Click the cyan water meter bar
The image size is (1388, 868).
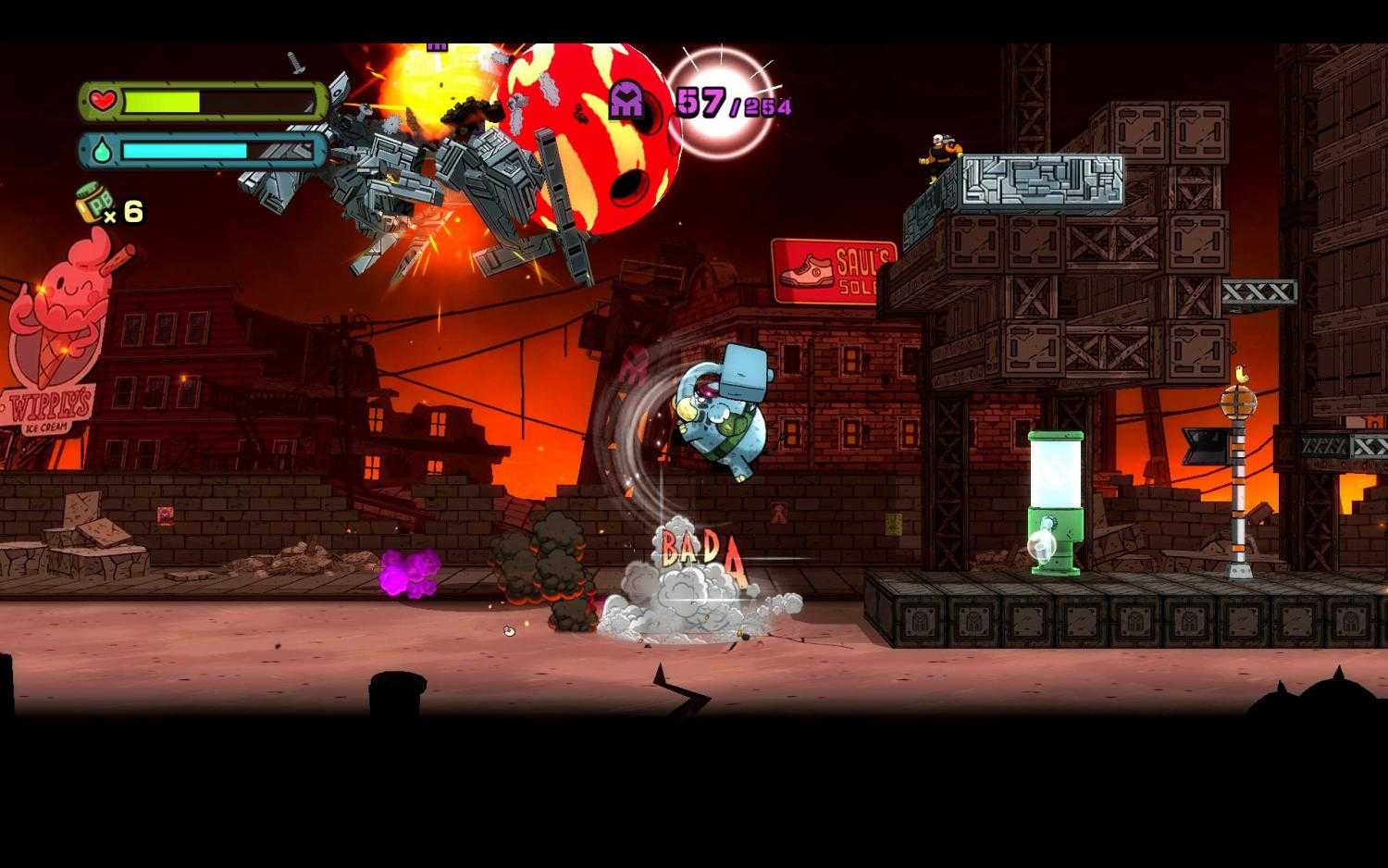(185, 151)
